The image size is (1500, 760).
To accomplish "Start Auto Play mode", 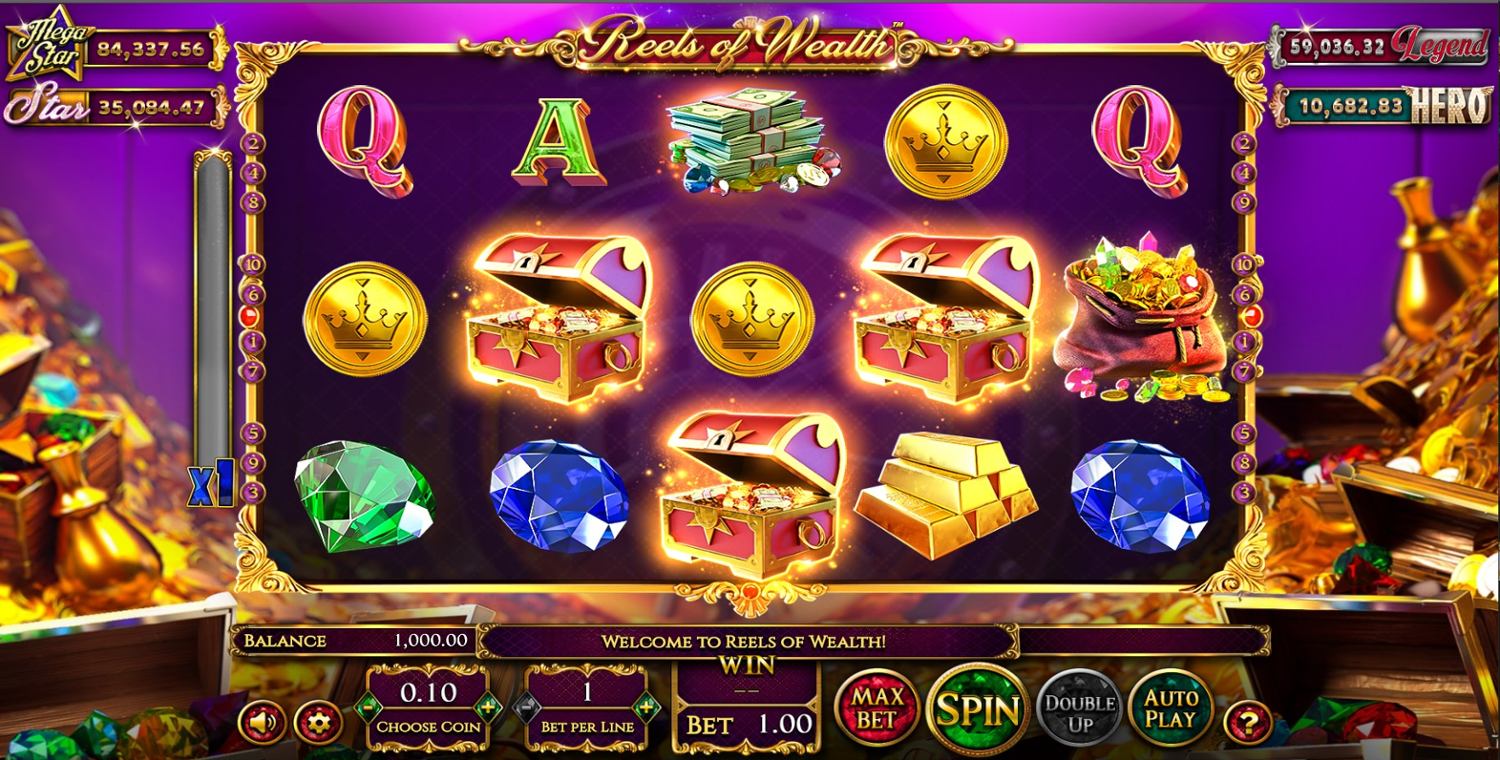I will [x=1170, y=708].
